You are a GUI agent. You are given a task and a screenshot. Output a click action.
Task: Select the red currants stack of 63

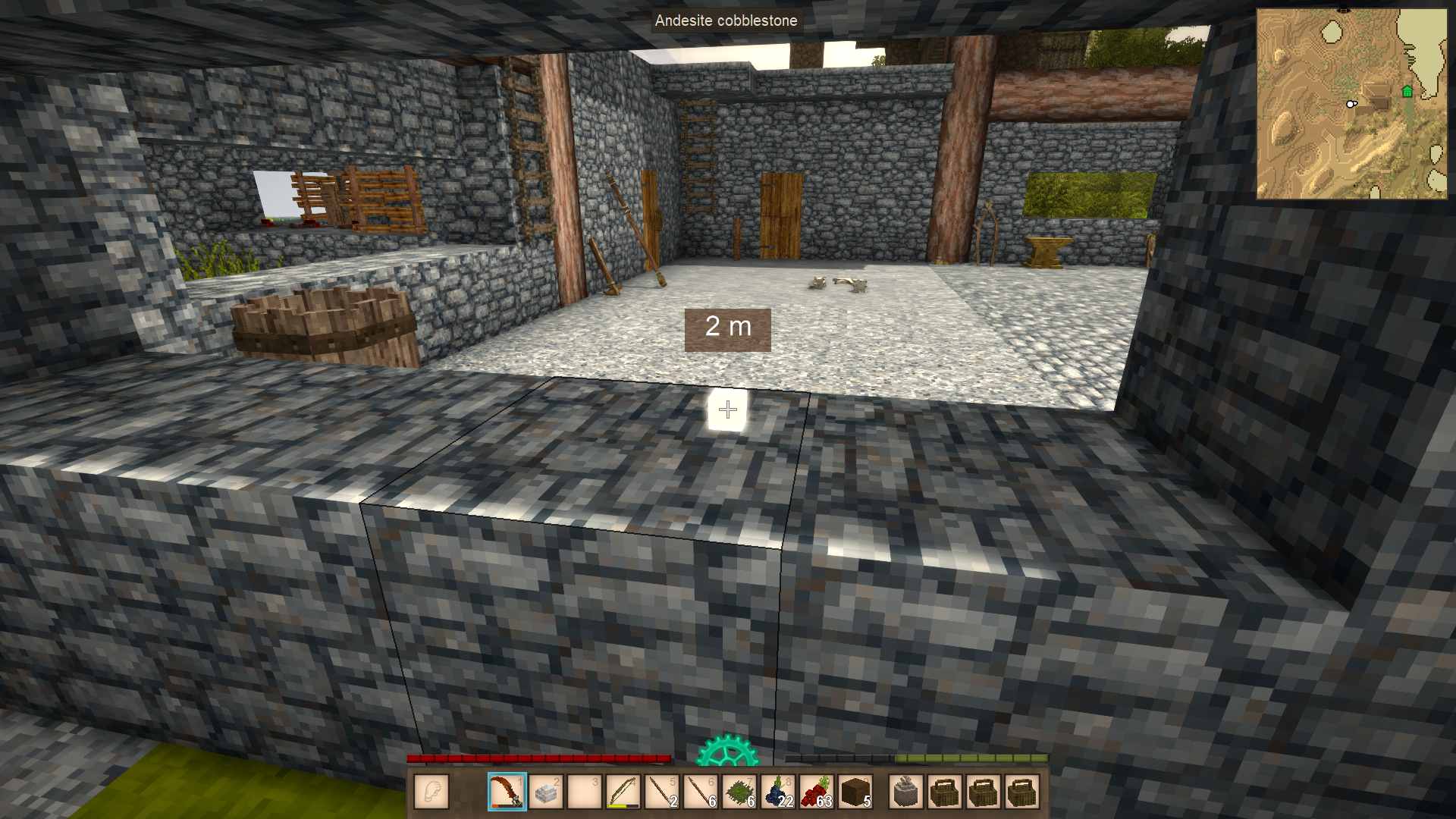coord(817,792)
